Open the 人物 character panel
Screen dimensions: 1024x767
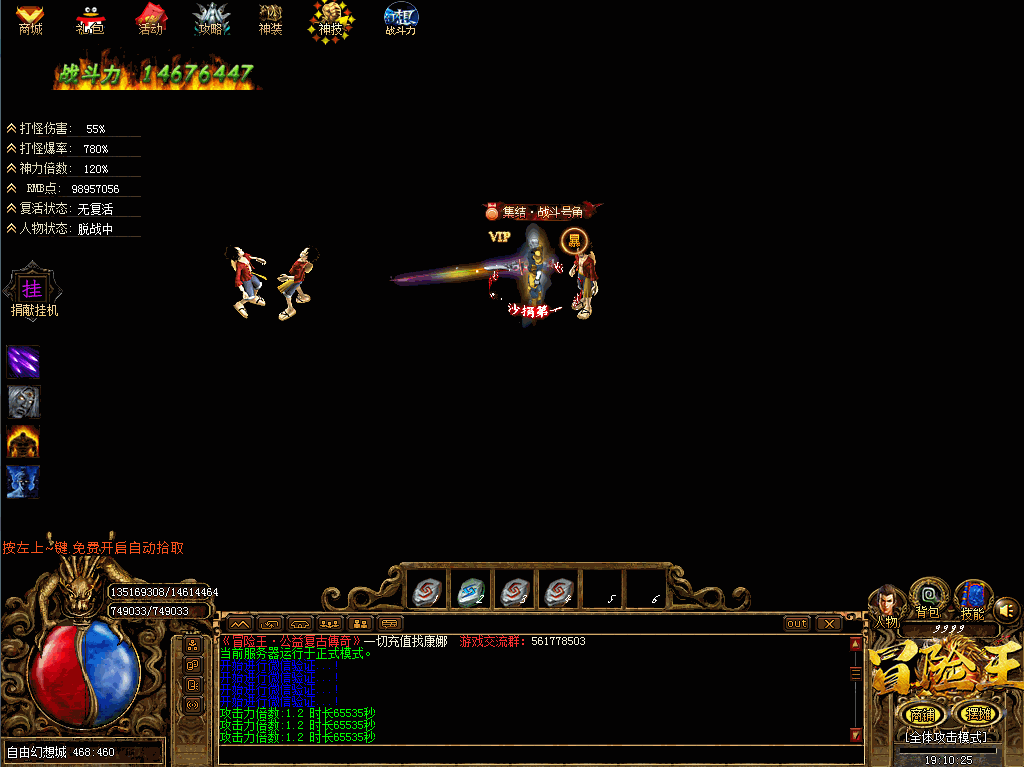point(886,603)
